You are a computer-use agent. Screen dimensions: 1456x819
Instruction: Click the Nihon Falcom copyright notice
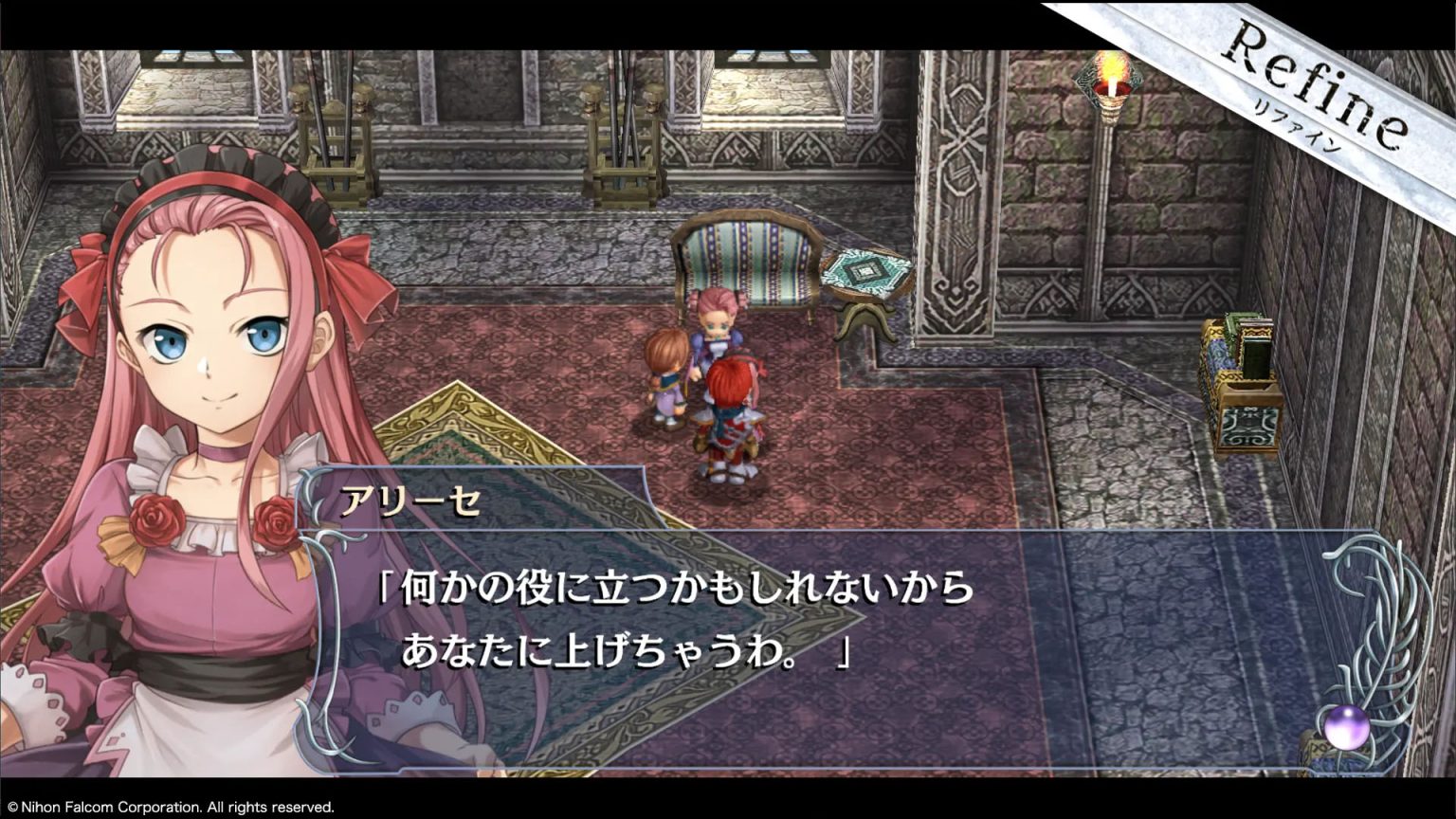pyautogui.click(x=171, y=809)
